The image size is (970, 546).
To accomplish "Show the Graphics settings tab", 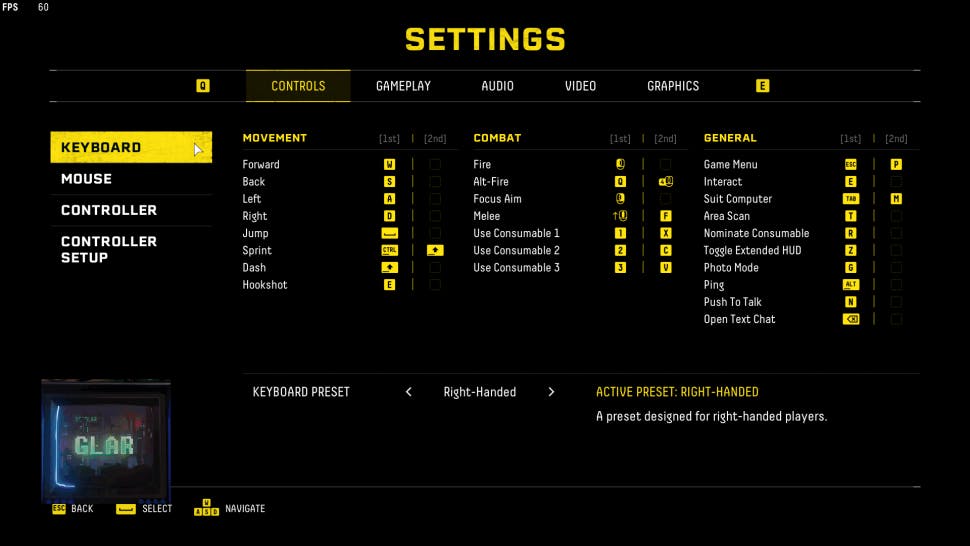I will coord(673,86).
